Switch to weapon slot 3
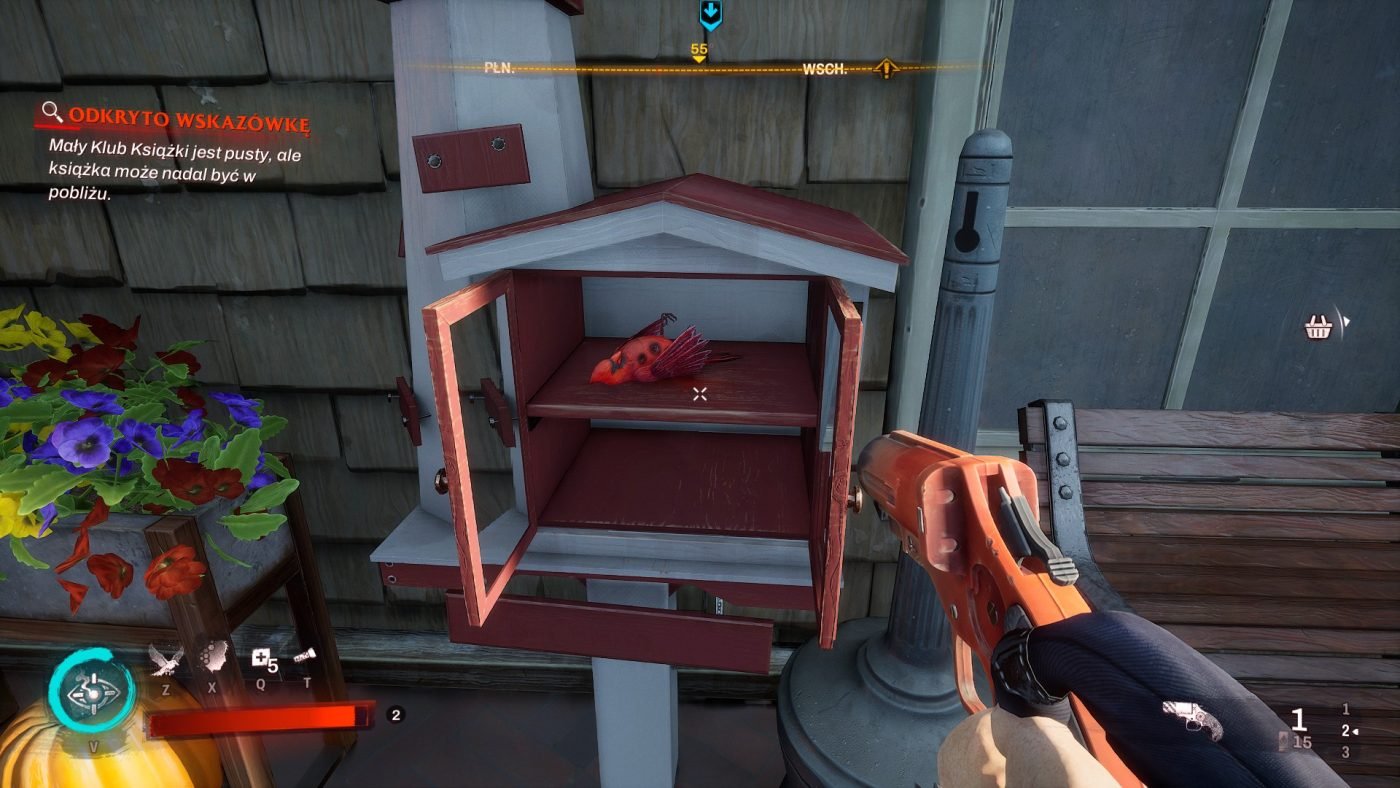The height and width of the screenshot is (788, 1400). (1346, 752)
